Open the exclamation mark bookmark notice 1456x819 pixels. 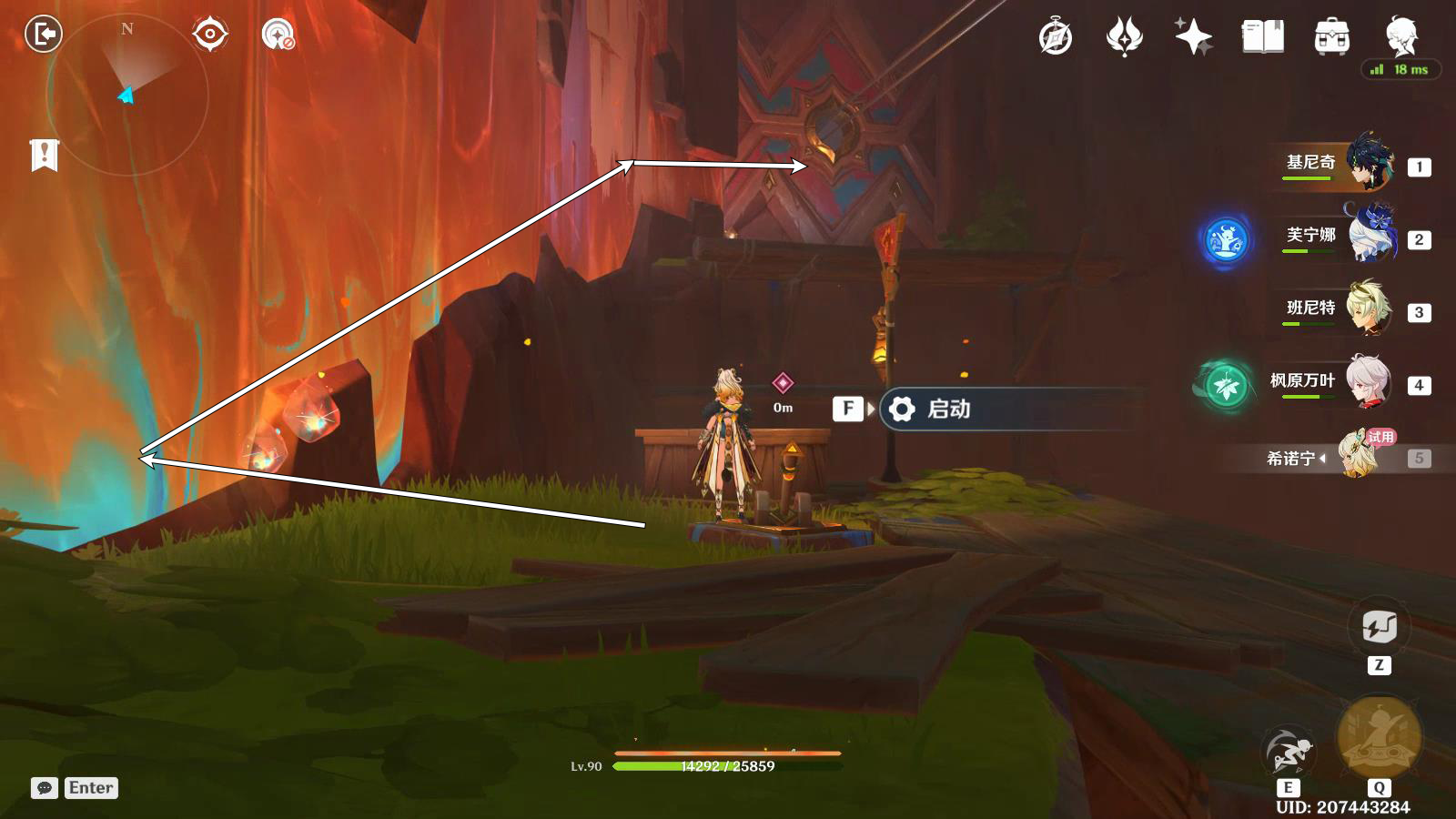pyautogui.click(x=44, y=156)
